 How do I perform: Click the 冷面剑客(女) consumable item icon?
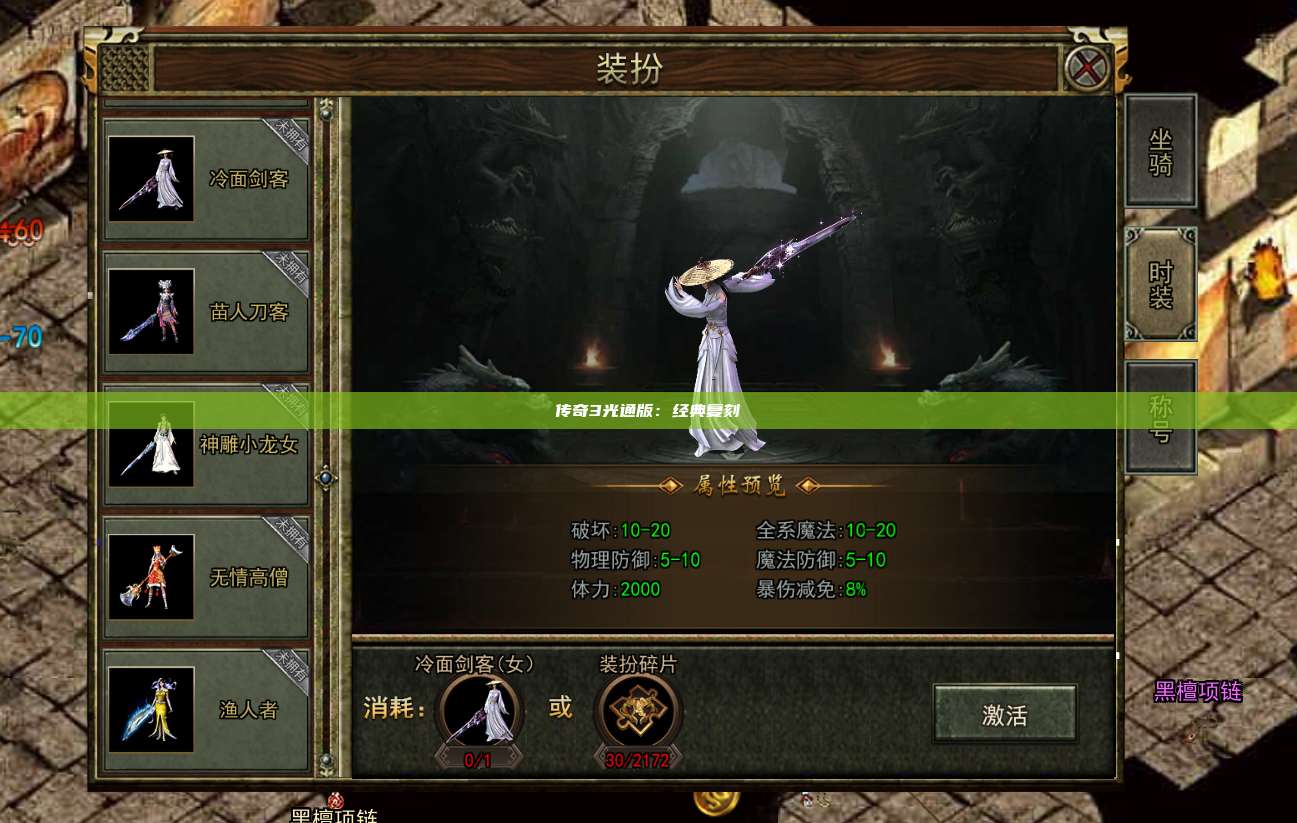pos(477,710)
